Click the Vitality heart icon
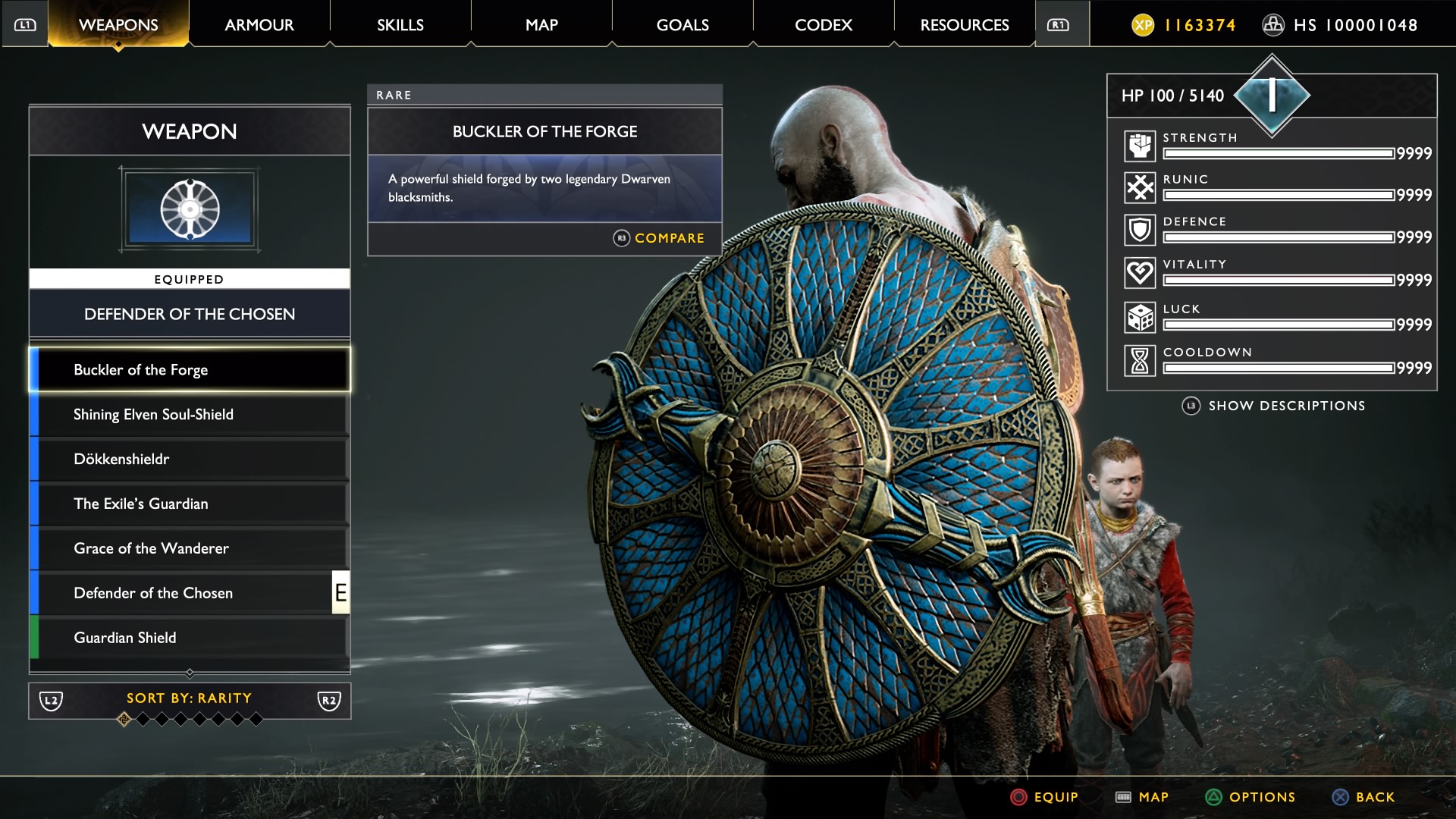Image resolution: width=1456 pixels, height=819 pixels. click(x=1139, y=272)
